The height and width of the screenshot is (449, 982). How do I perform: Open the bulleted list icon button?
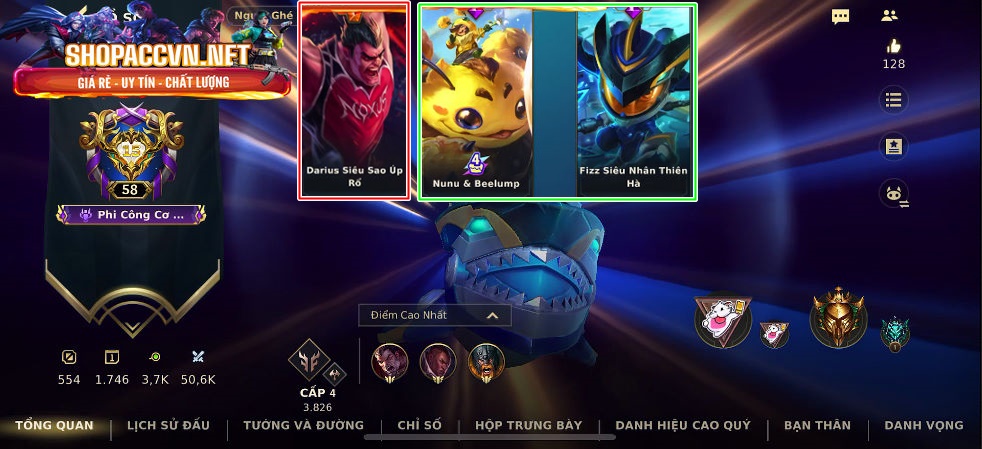pyautogui.click(x=893, y=99)
